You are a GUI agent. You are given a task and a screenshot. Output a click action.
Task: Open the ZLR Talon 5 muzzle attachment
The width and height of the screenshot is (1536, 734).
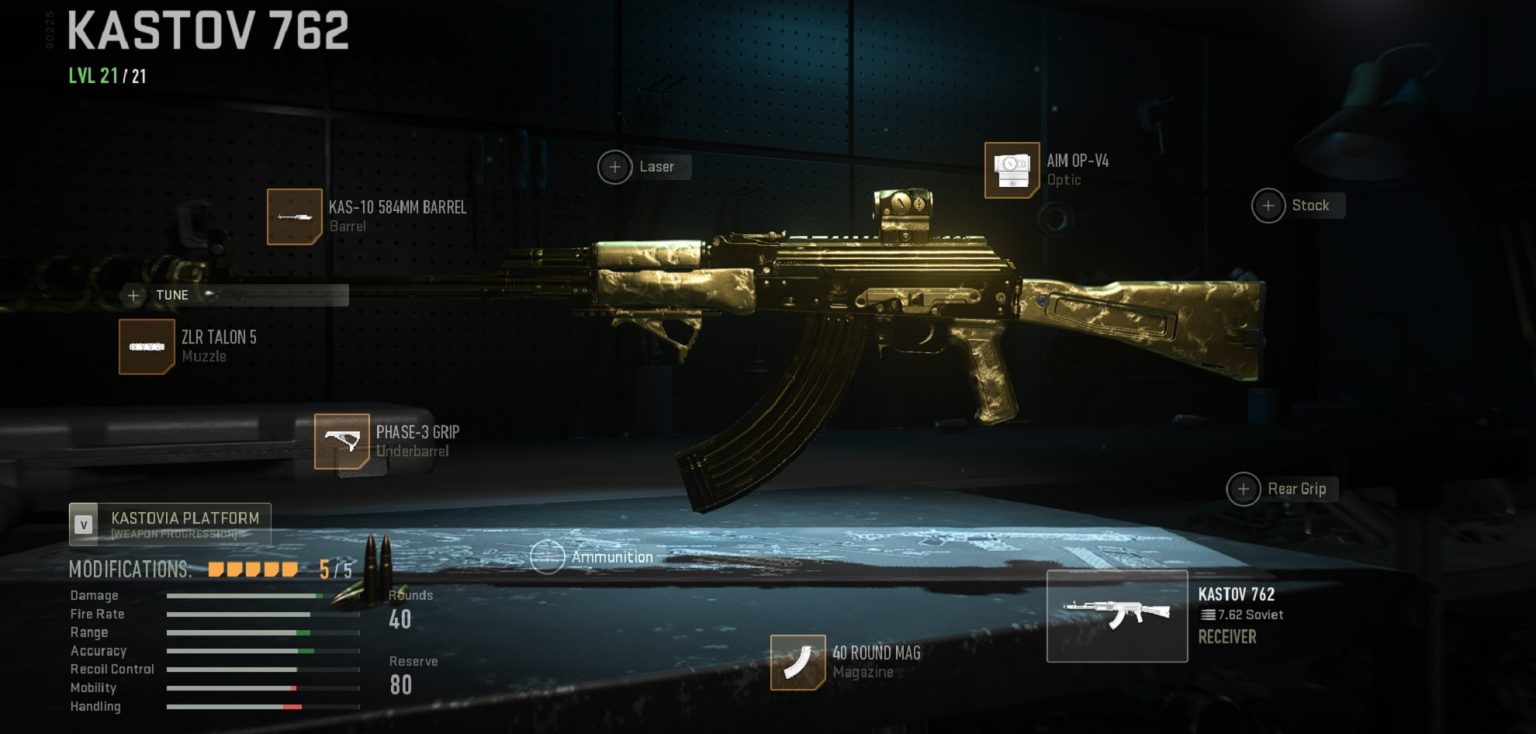[x=146, y=348]
